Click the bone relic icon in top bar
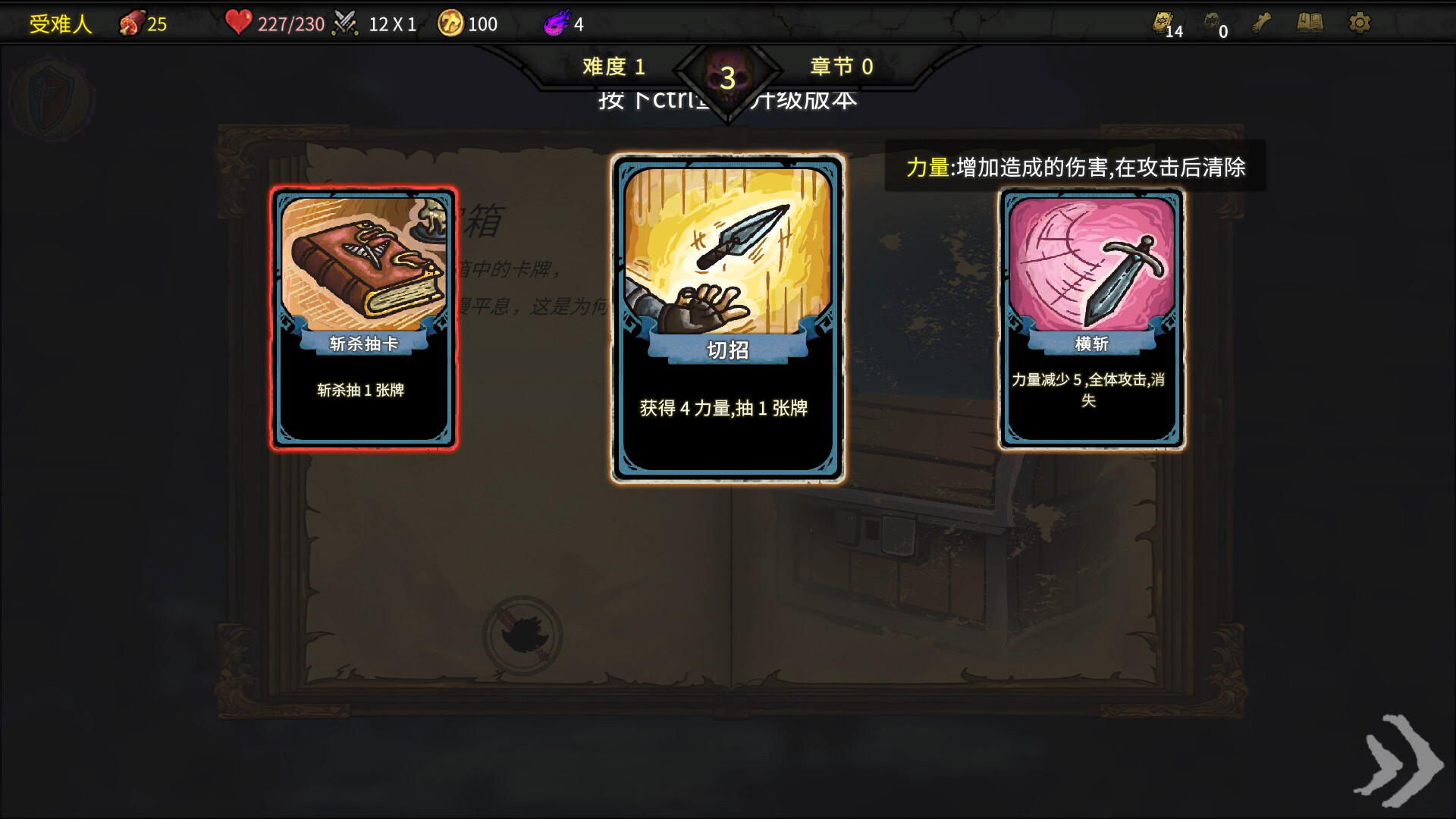The height and width of the screenshot is (819, 1456). point(1263,23)
